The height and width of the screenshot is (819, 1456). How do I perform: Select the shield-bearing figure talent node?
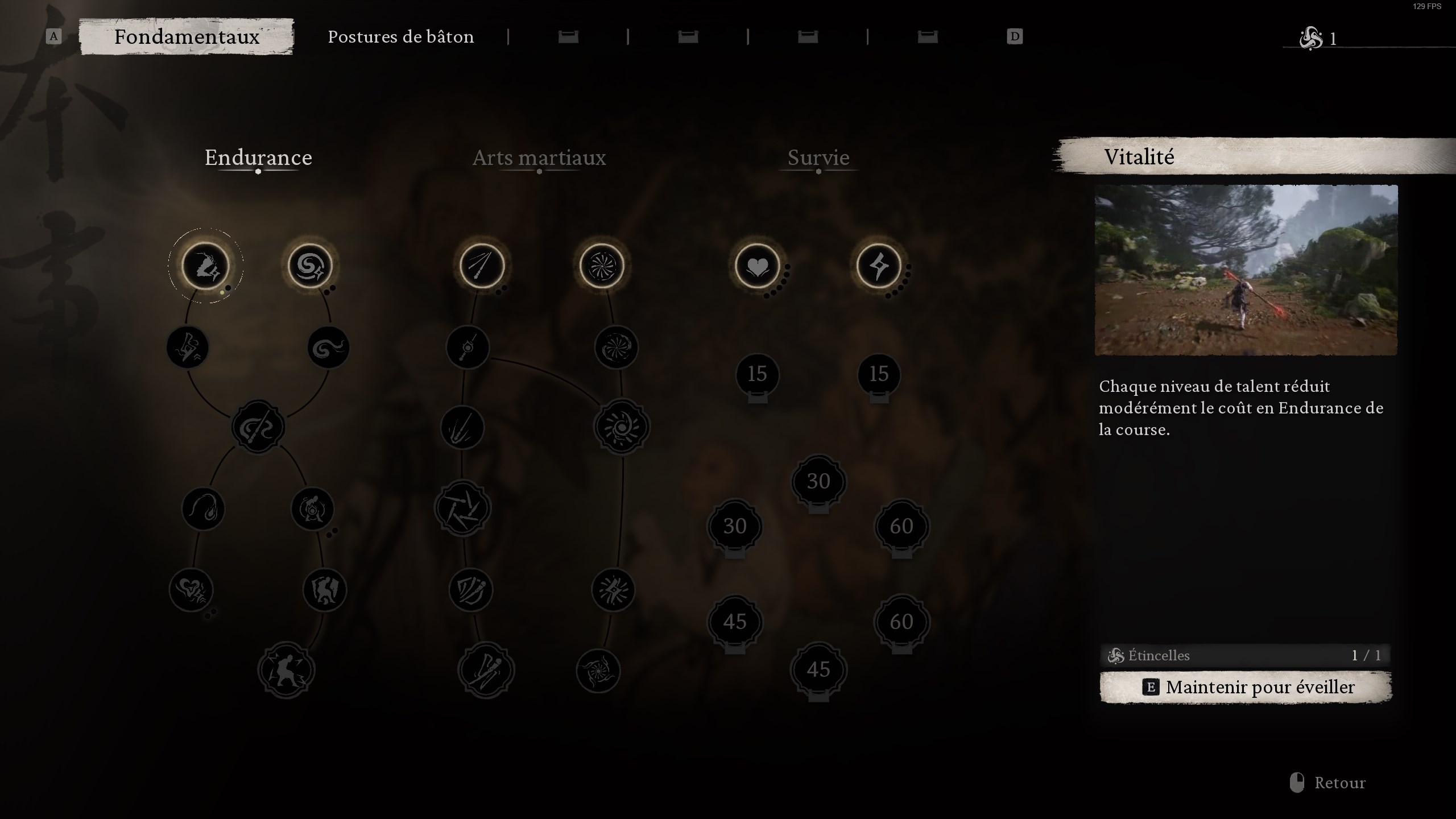tap(325, 590)
